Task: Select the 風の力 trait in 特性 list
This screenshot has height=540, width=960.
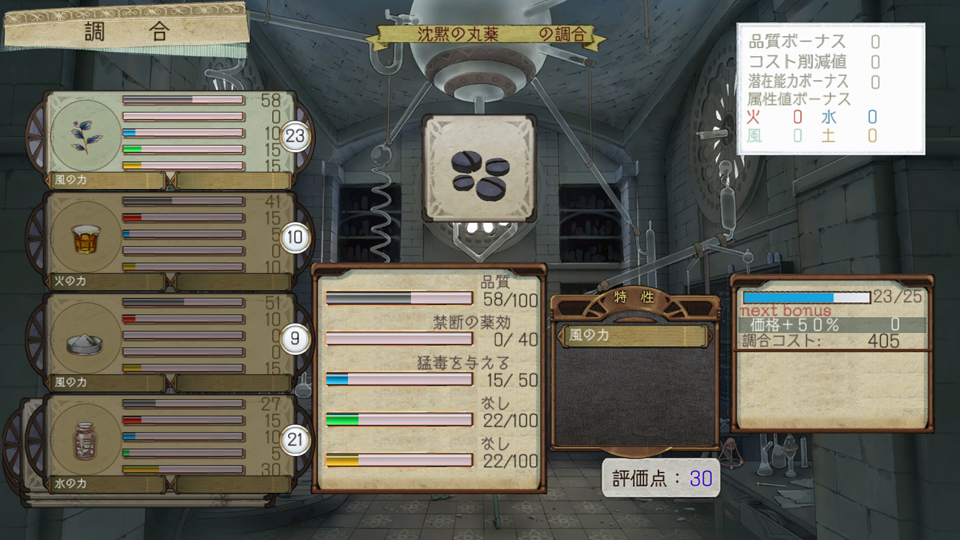Action: 635,336
